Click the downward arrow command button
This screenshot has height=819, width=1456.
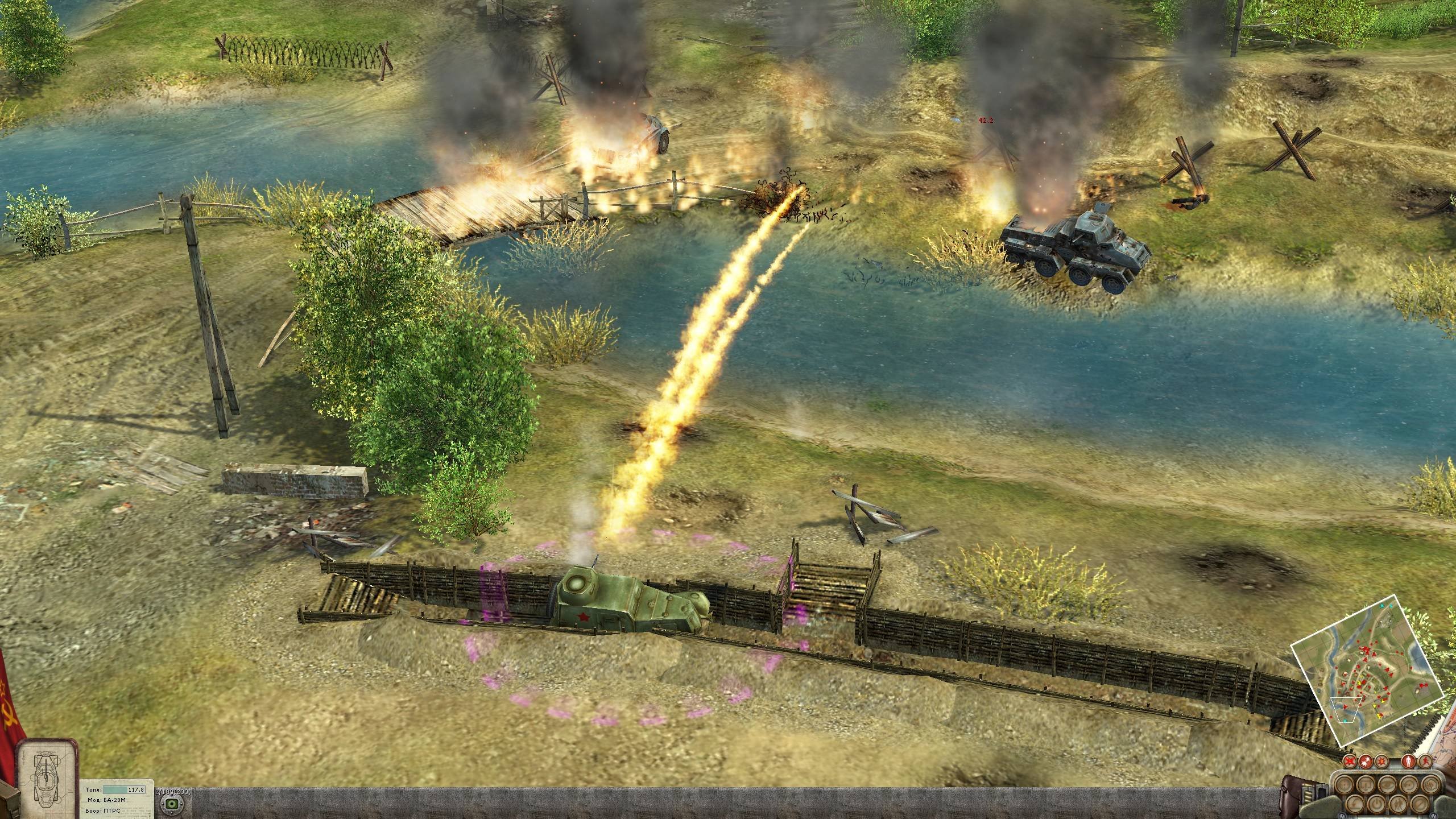point(1366,785)
